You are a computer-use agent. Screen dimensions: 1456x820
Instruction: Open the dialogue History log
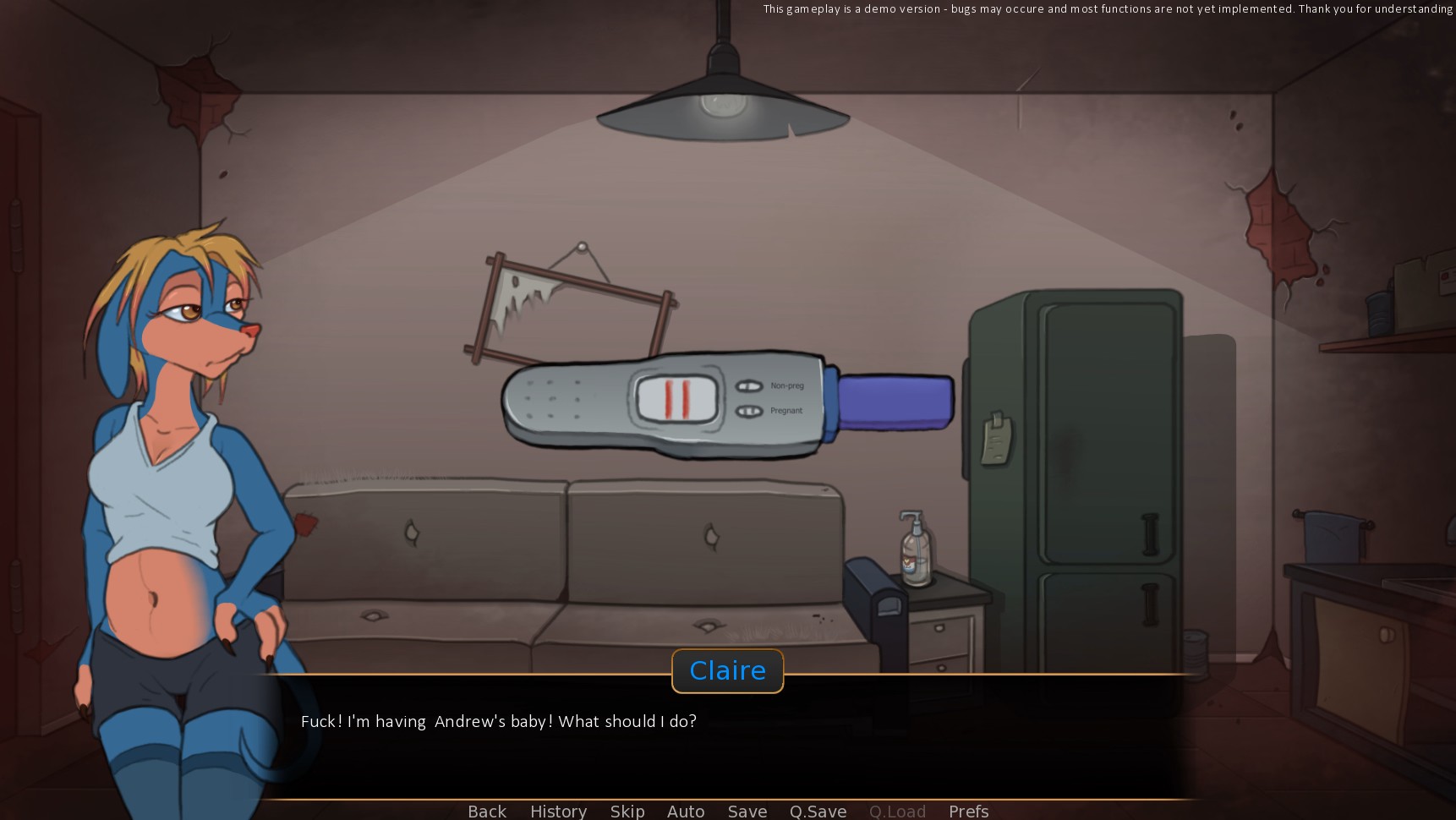click(x=558, y=811)
